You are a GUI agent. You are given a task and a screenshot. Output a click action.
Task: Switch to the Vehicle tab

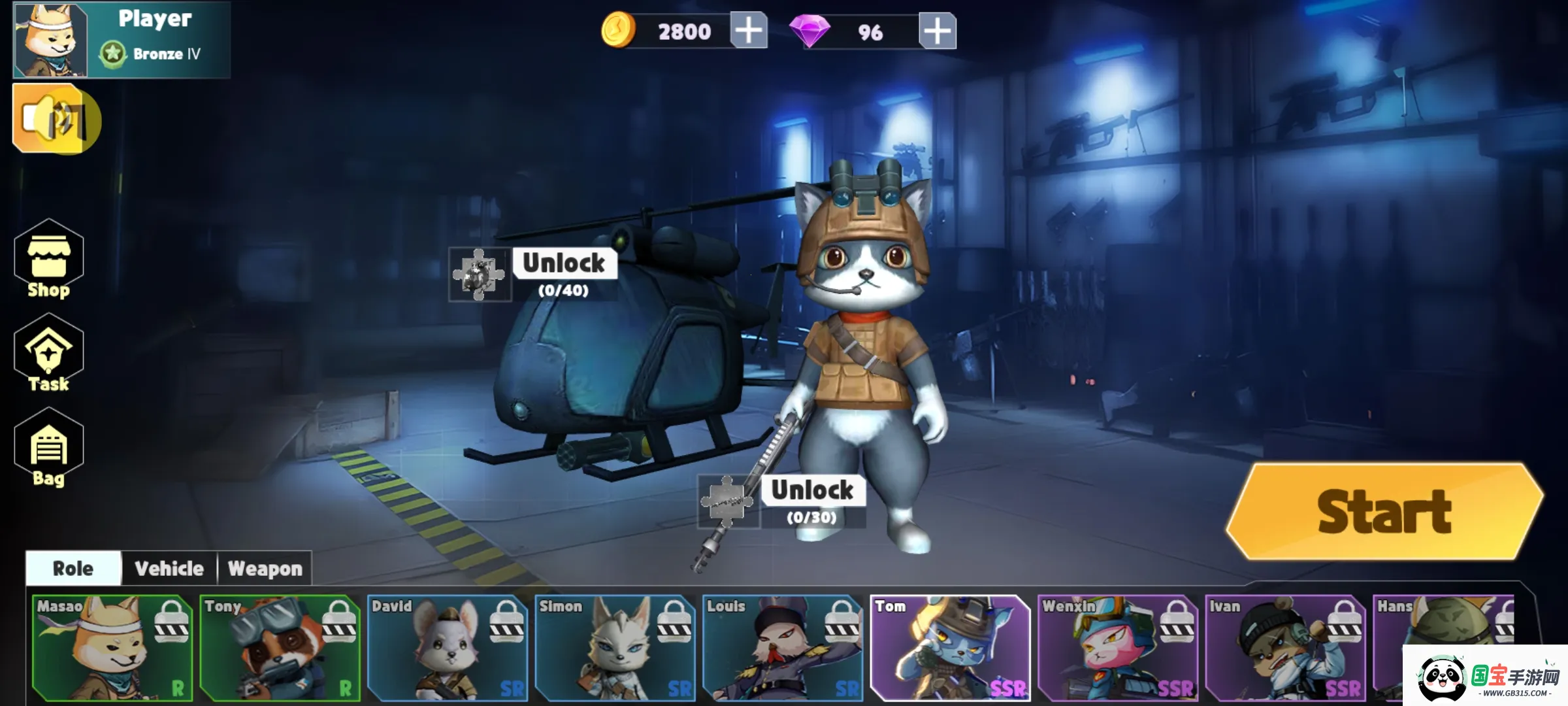click(169, 568)
